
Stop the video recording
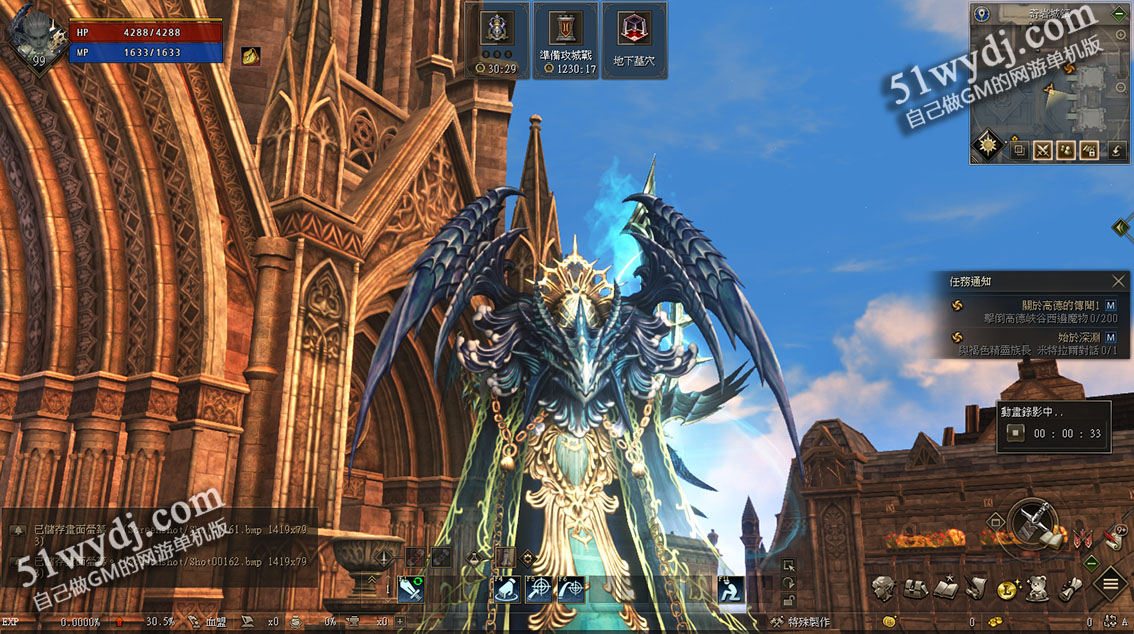[x=1015, y=433]
